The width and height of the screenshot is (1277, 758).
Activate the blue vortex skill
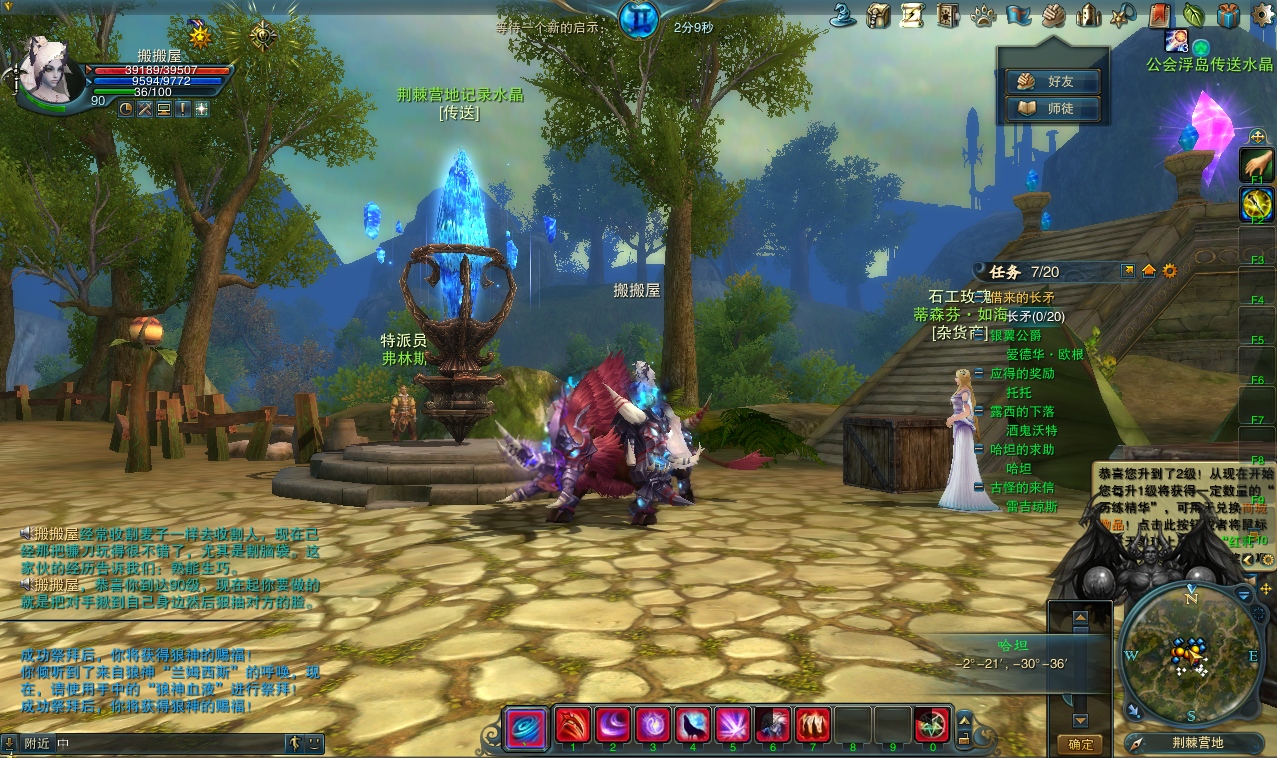click(526, 725)
